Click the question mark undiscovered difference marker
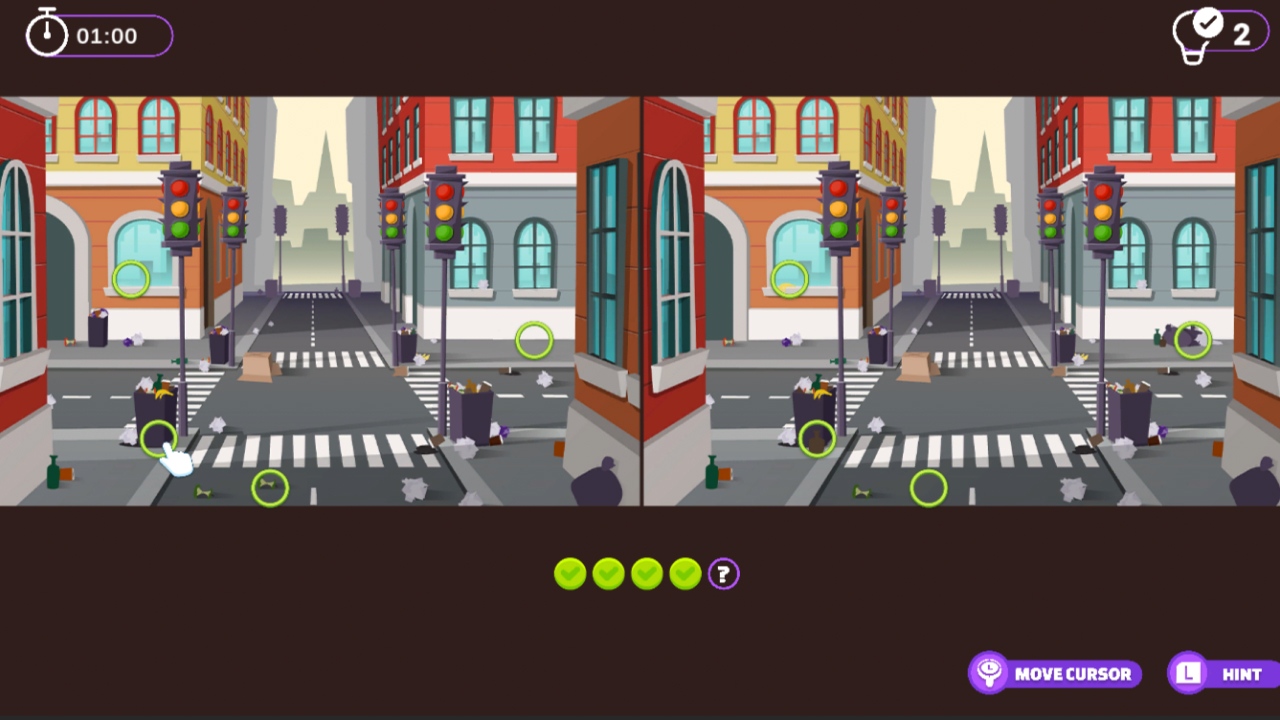 tap(722, 573)
